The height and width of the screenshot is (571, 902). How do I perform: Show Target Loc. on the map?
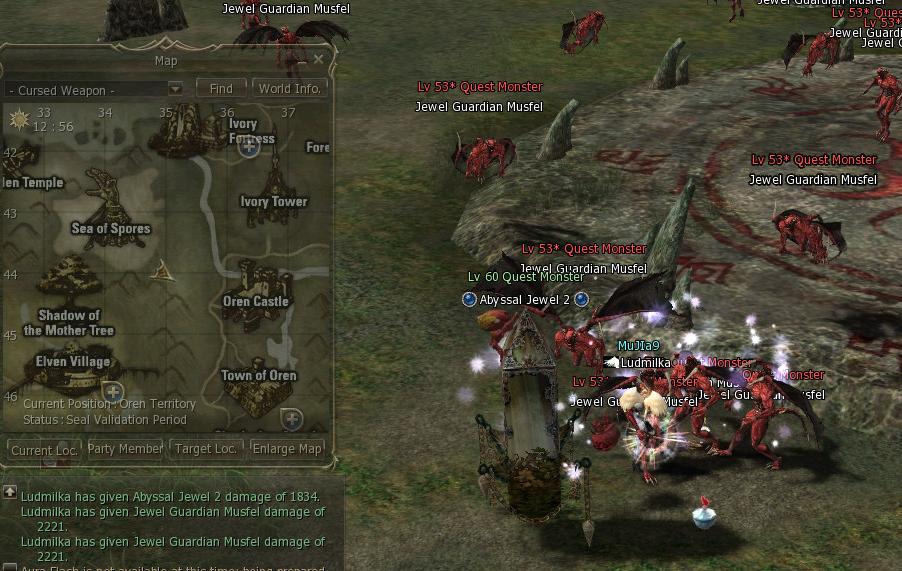[206, 449]
